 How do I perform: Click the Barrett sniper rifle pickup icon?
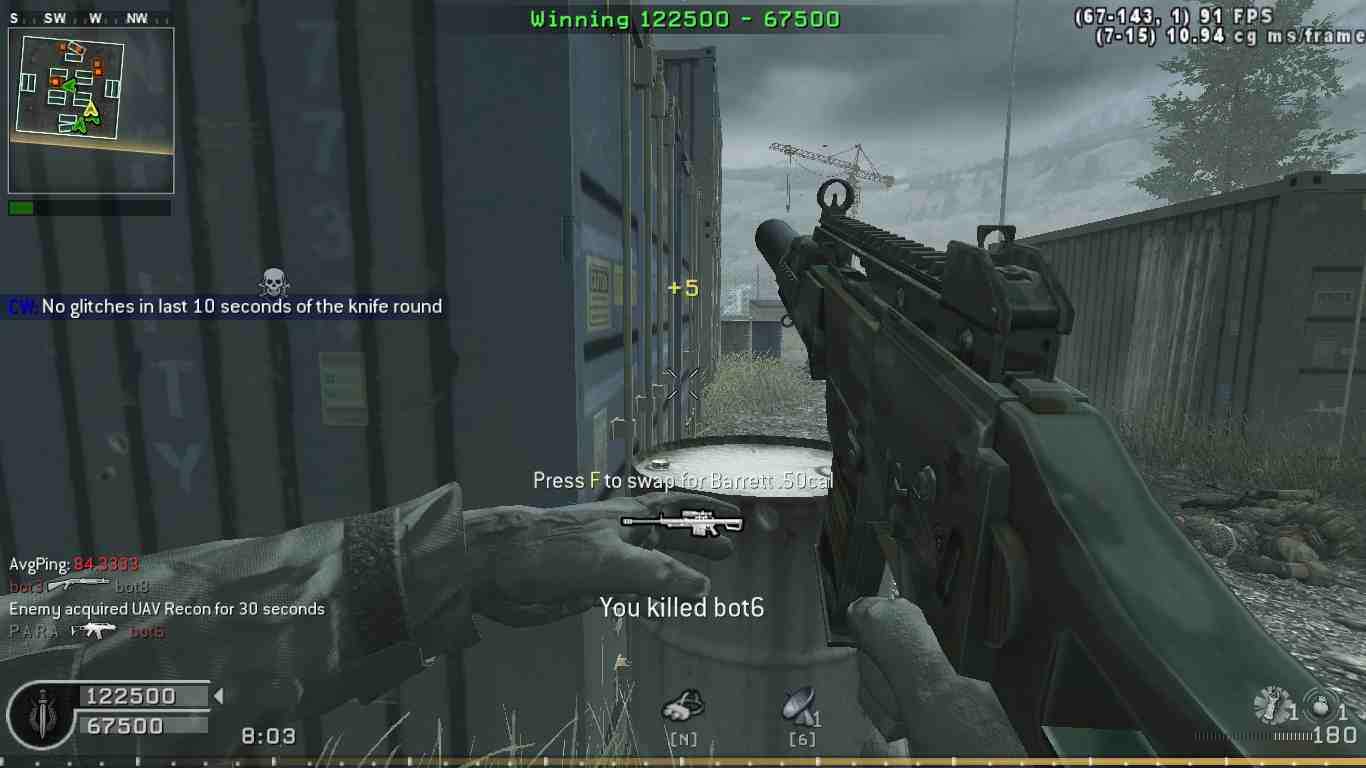point(682,523)
